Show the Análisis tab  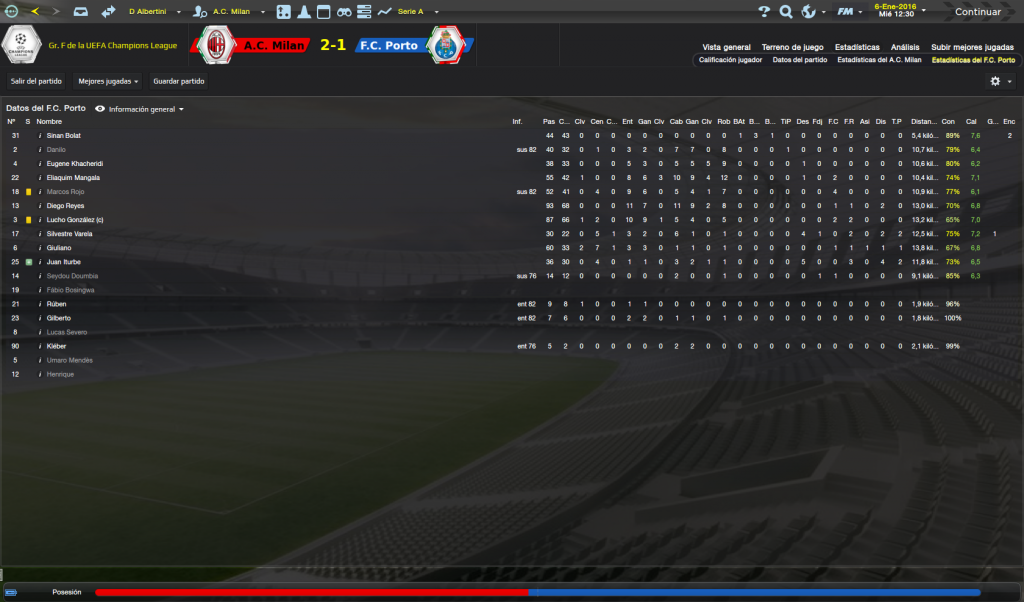pos(905,47)
